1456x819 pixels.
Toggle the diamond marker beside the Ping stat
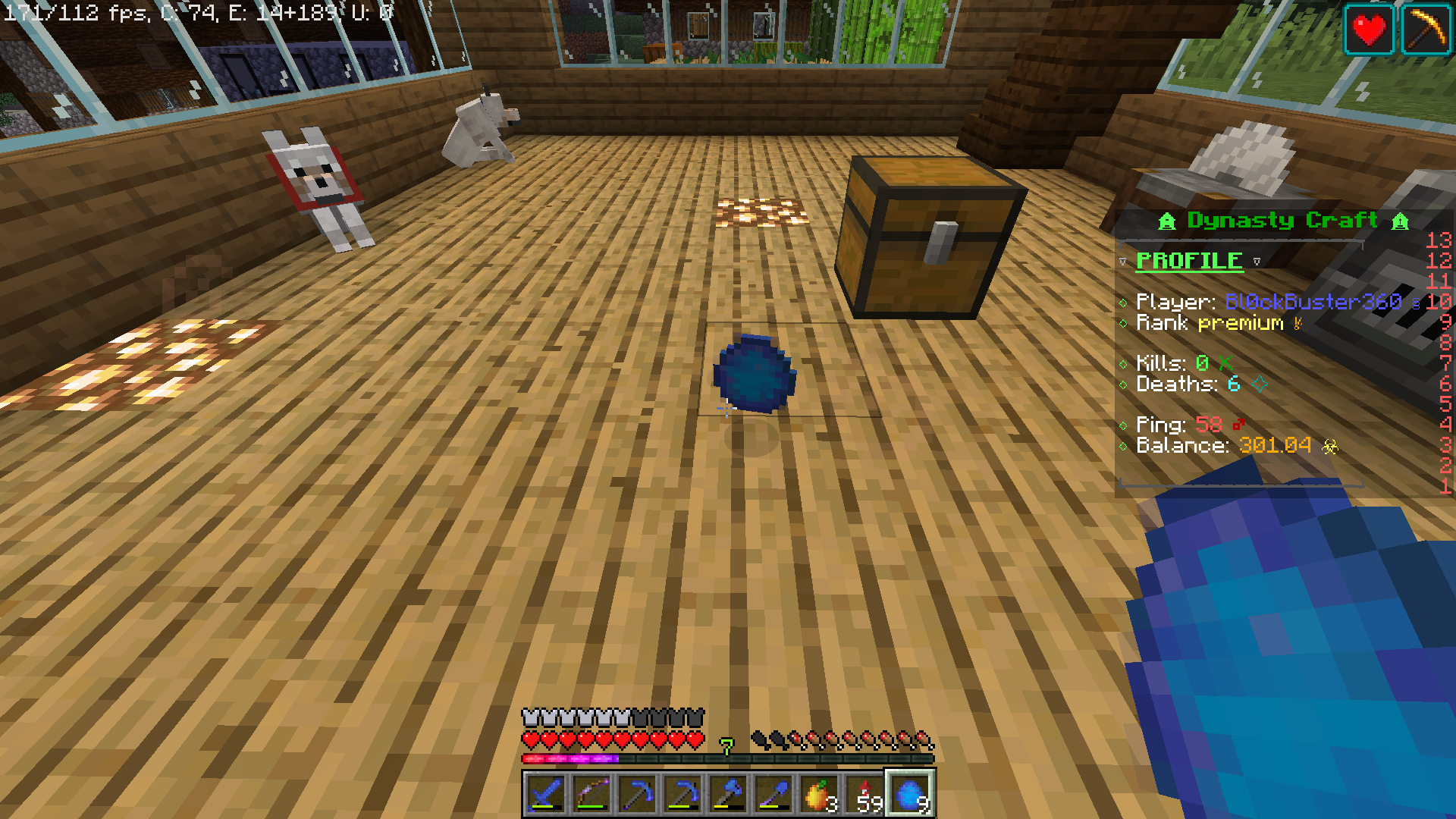pos(1123,425)
